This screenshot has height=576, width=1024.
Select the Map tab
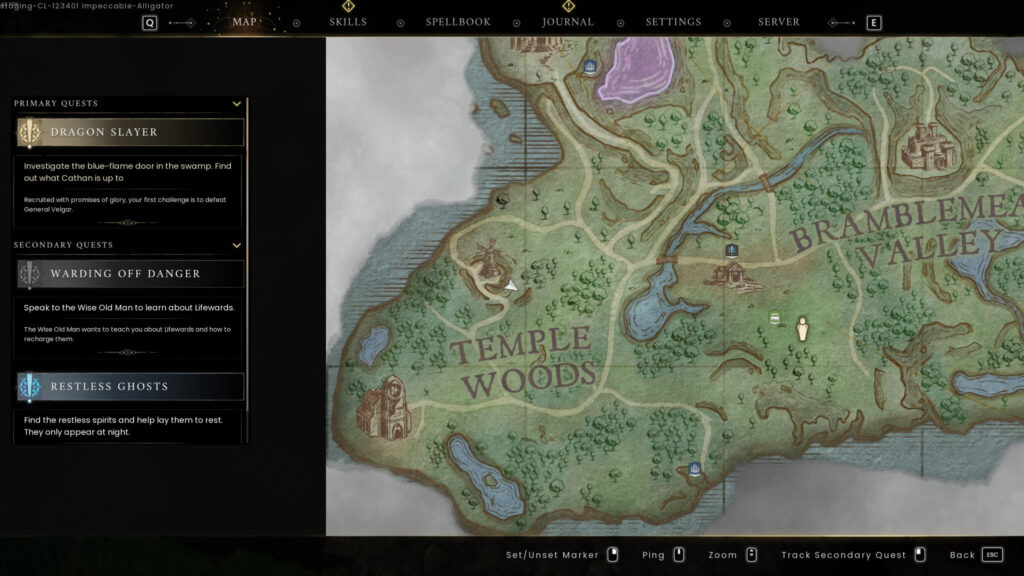(x=244, y=22)
